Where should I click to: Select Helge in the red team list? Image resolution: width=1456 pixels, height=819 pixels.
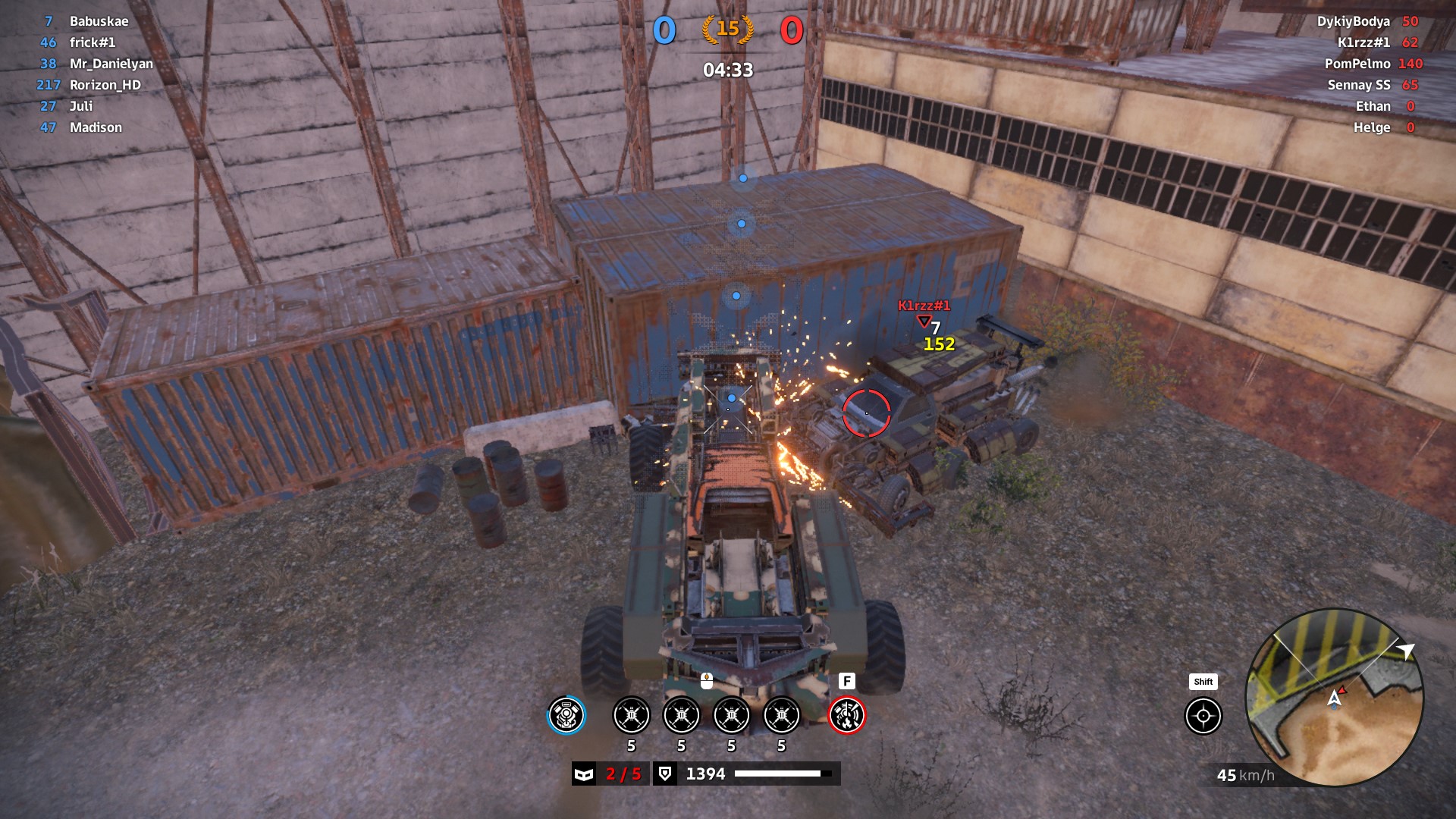(1371, 127)
